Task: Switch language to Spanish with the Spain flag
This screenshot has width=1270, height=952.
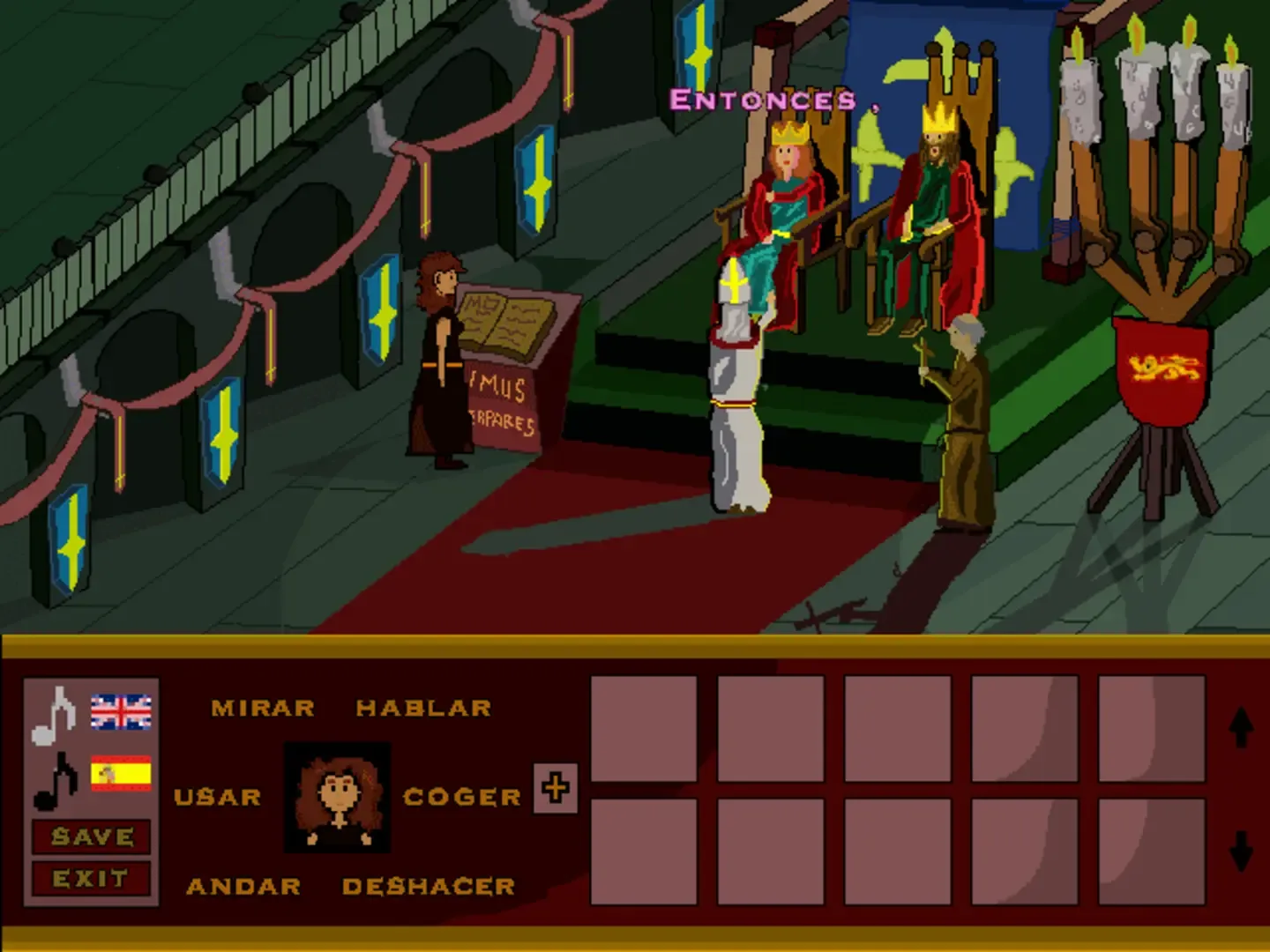Action: pyautogui.click(x=122, y=773)
